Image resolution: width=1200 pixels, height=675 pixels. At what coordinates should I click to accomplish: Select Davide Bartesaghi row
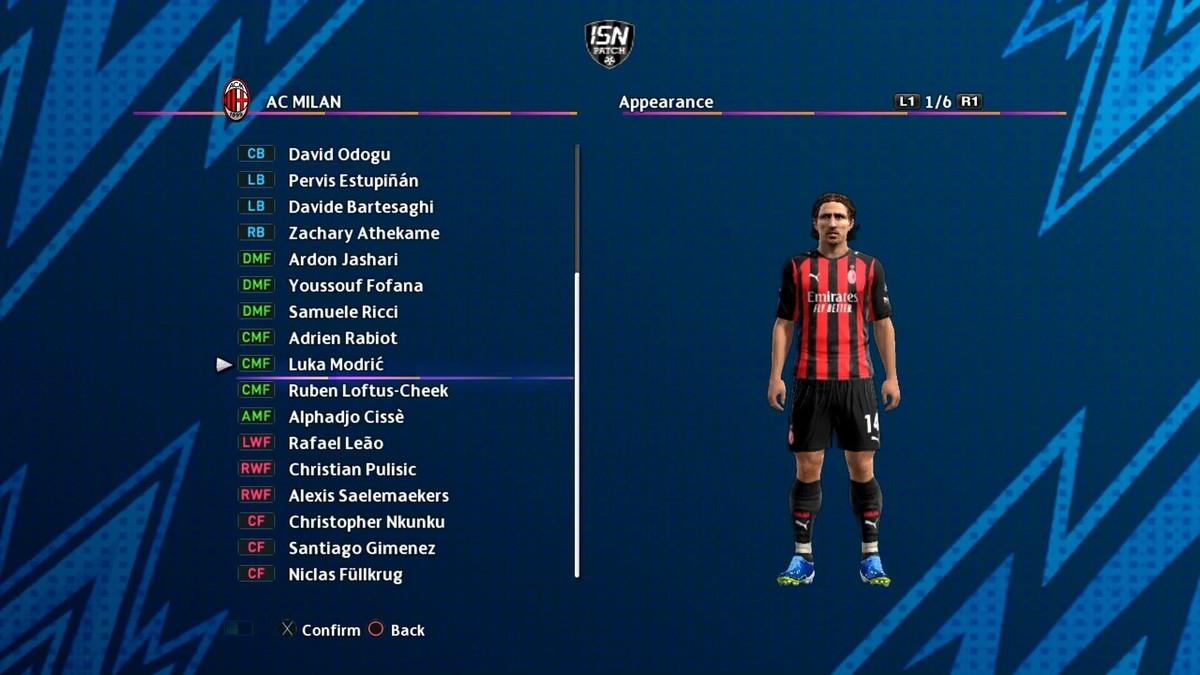[x=360, y=207]
